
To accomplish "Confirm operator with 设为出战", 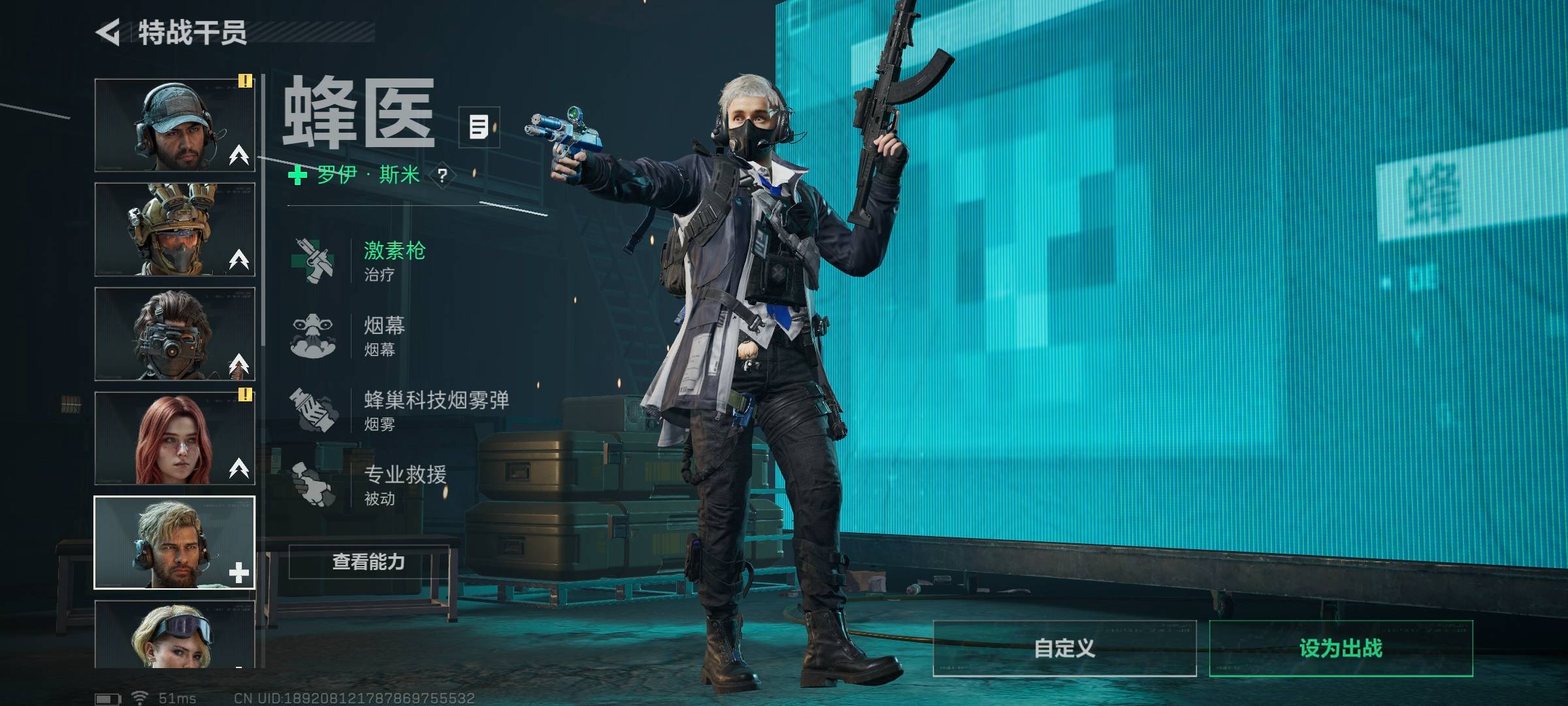I will click(1341, 648).
